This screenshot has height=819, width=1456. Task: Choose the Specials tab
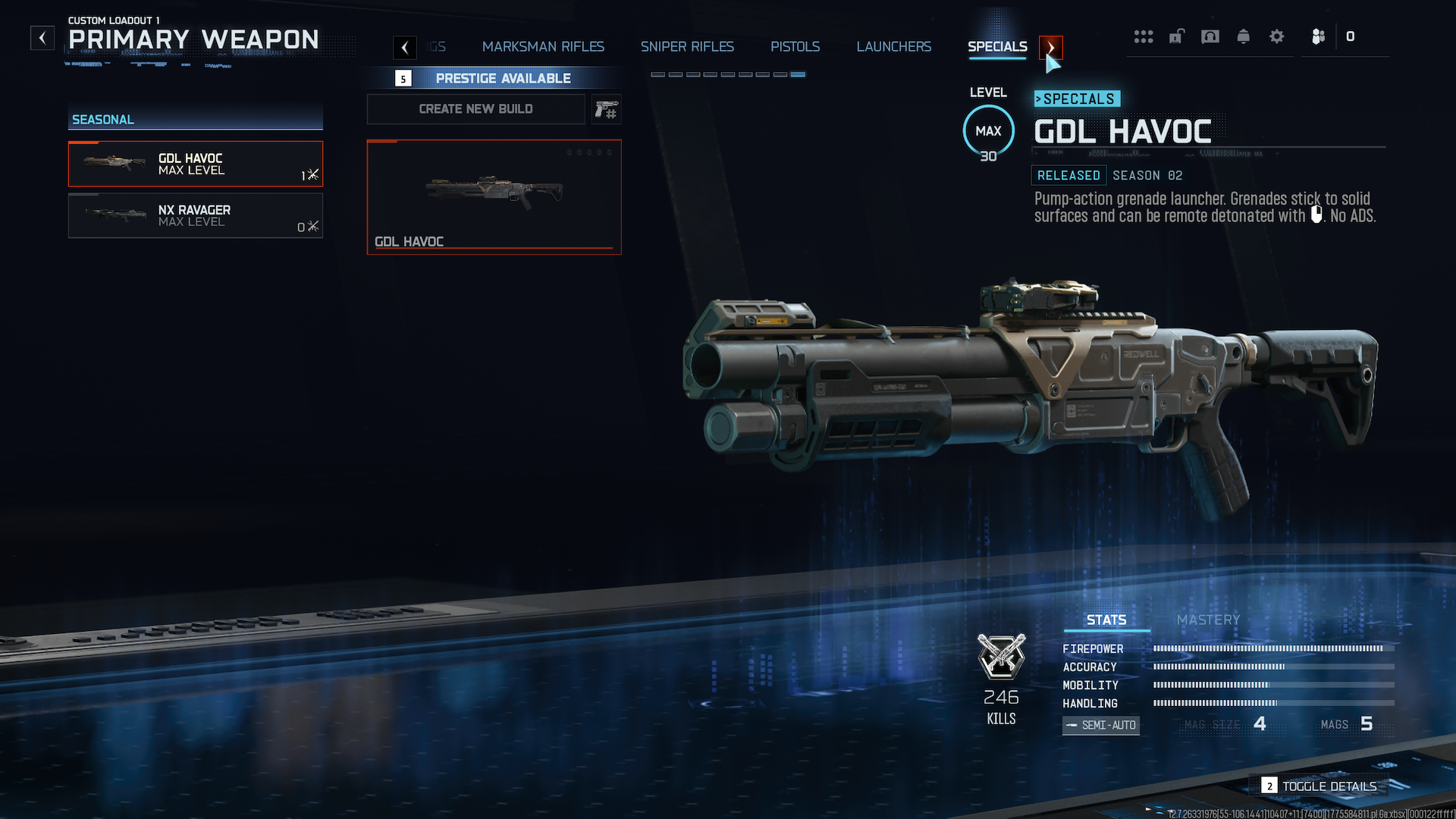[997, 47]
